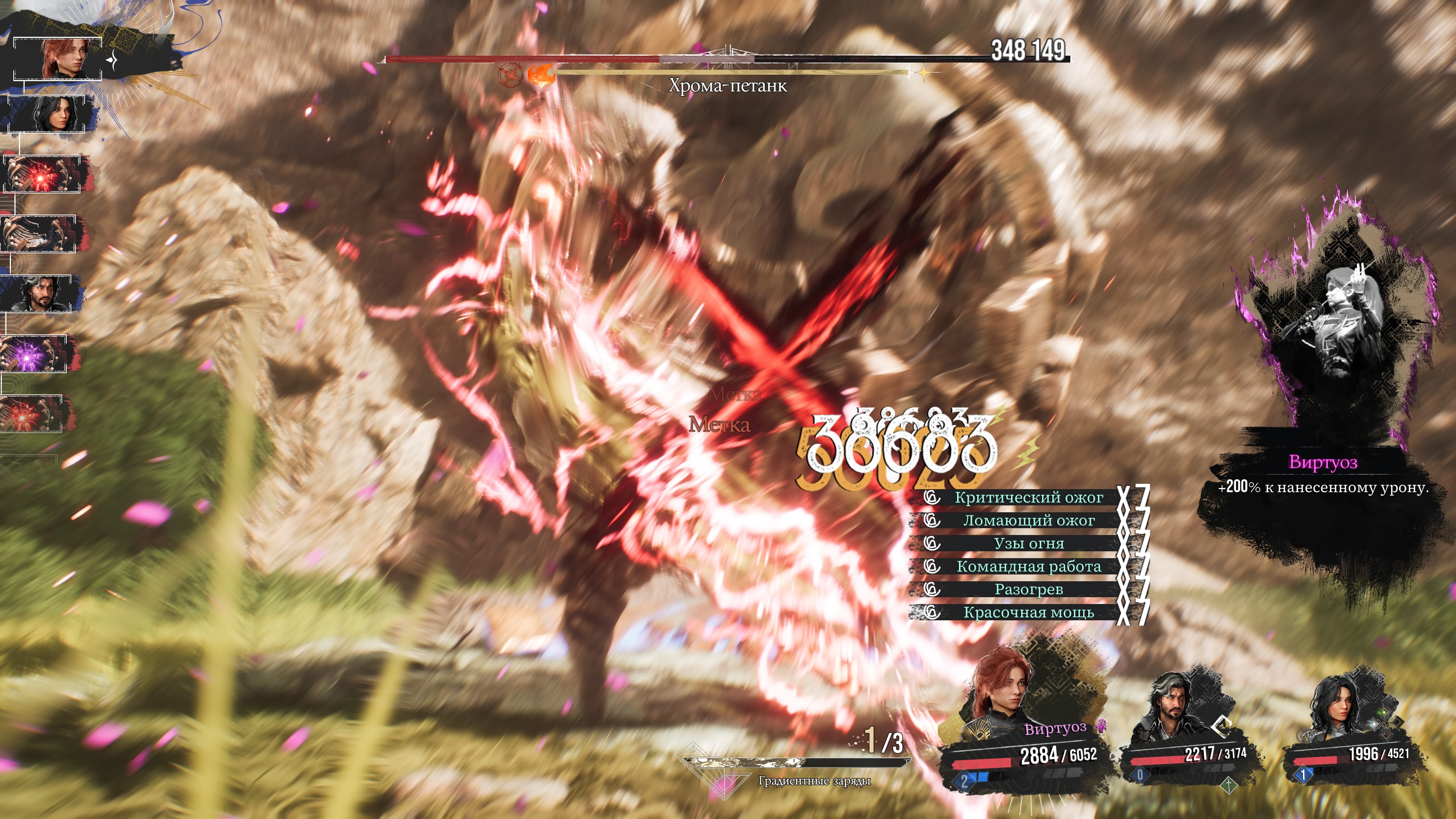This screenshot has height=819, width=1456.
Task: Select the red-haired woman in the turn order
Action: pyautogui.click(x=58, y=59)
